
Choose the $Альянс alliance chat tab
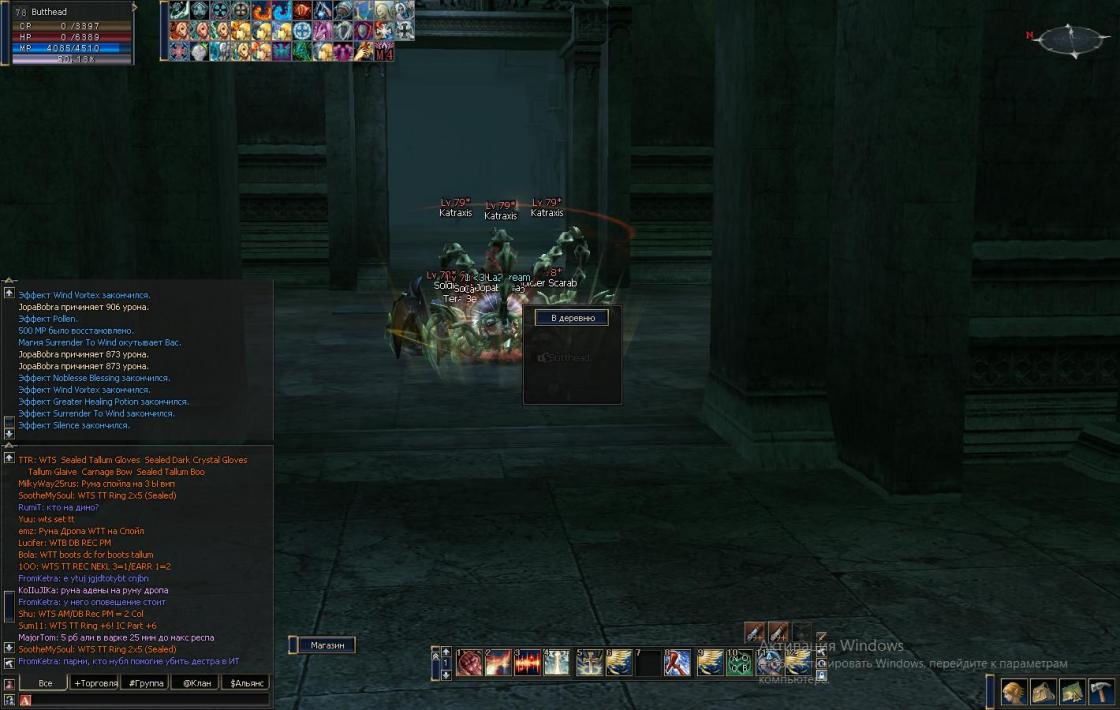(x=247, y=683)
